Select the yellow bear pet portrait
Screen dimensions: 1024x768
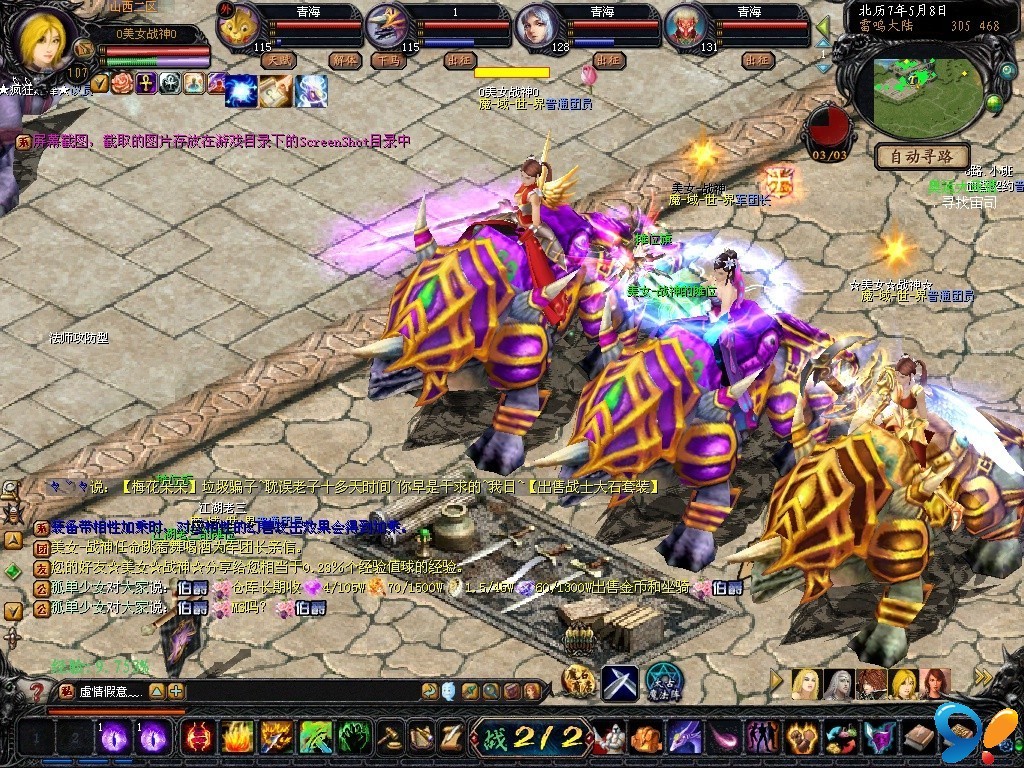239,26
